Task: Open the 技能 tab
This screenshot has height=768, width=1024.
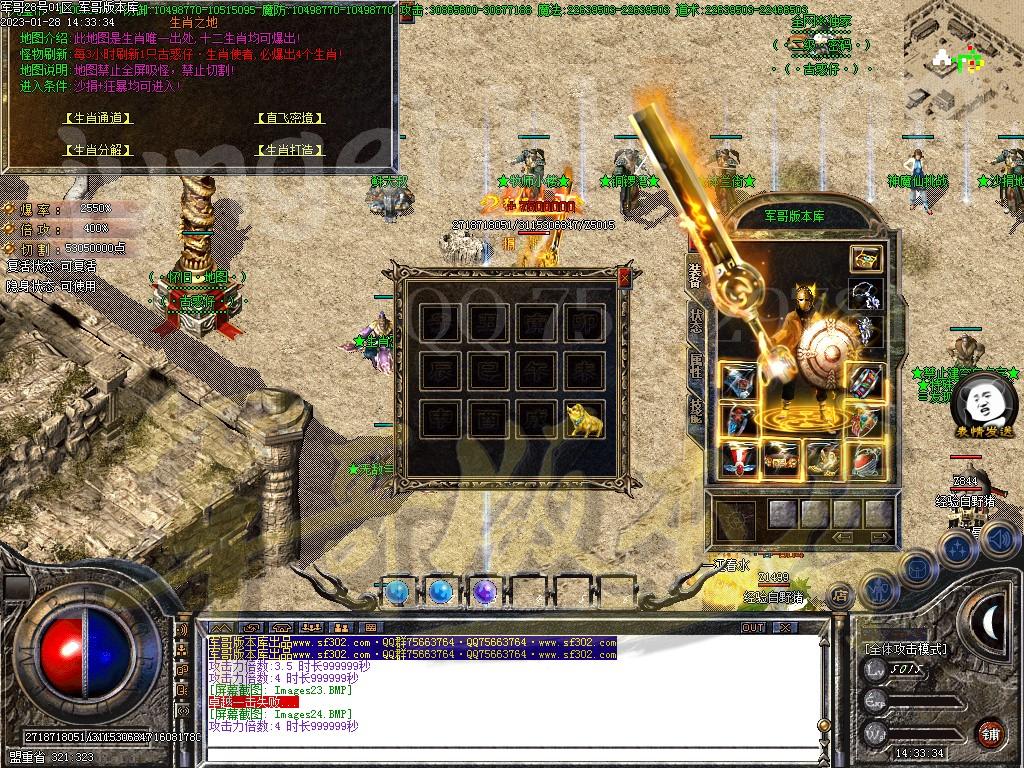Action: (696, 407)
